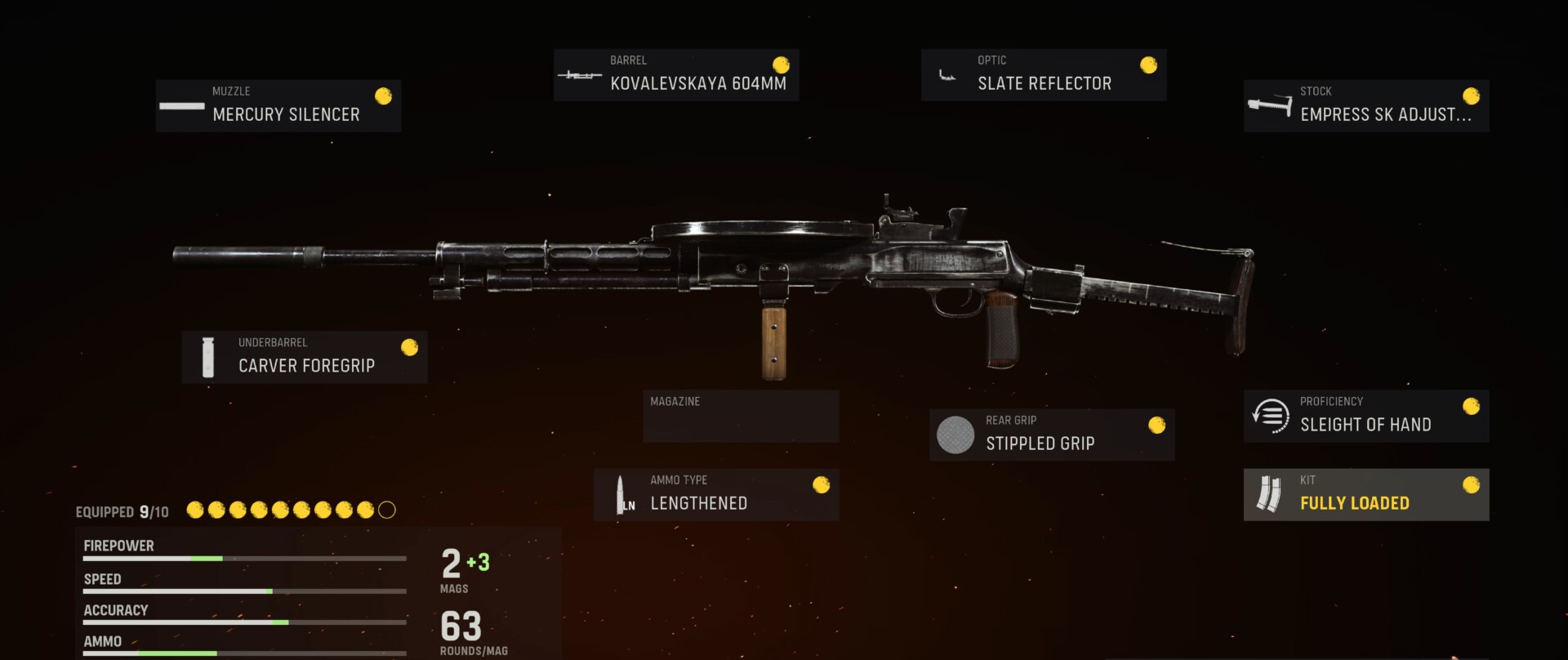
Task: Select the Sleight of Hand proficiency icon
Action: (1271, 415)
